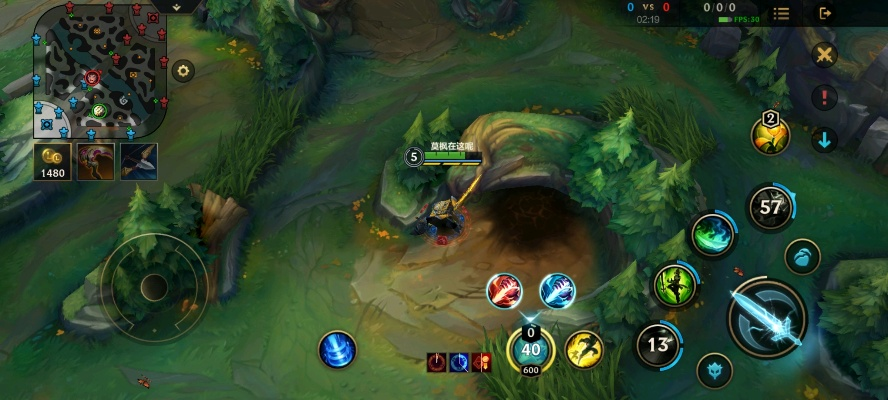Cast the red Smite summoner spell

tap(504, 291)
